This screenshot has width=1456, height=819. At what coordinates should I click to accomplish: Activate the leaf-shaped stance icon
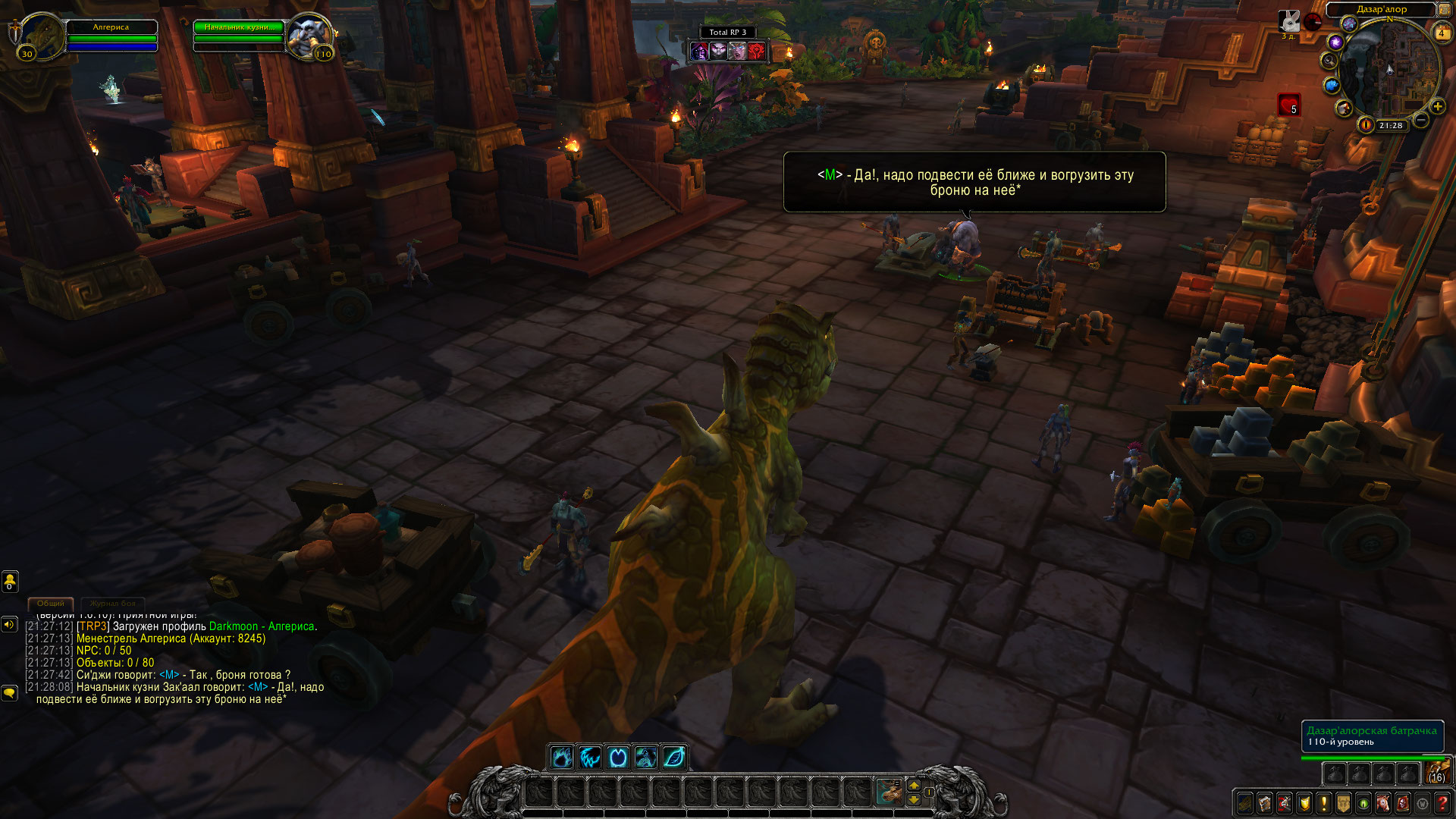coord(674,757)
